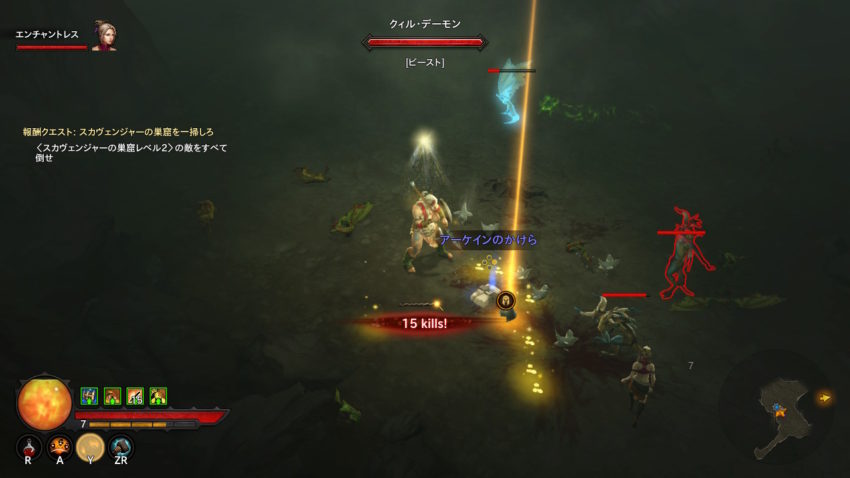The image size is (850, 478).
Task: Open the bounty quest tracker text
Action: click(x=119, y=131)
